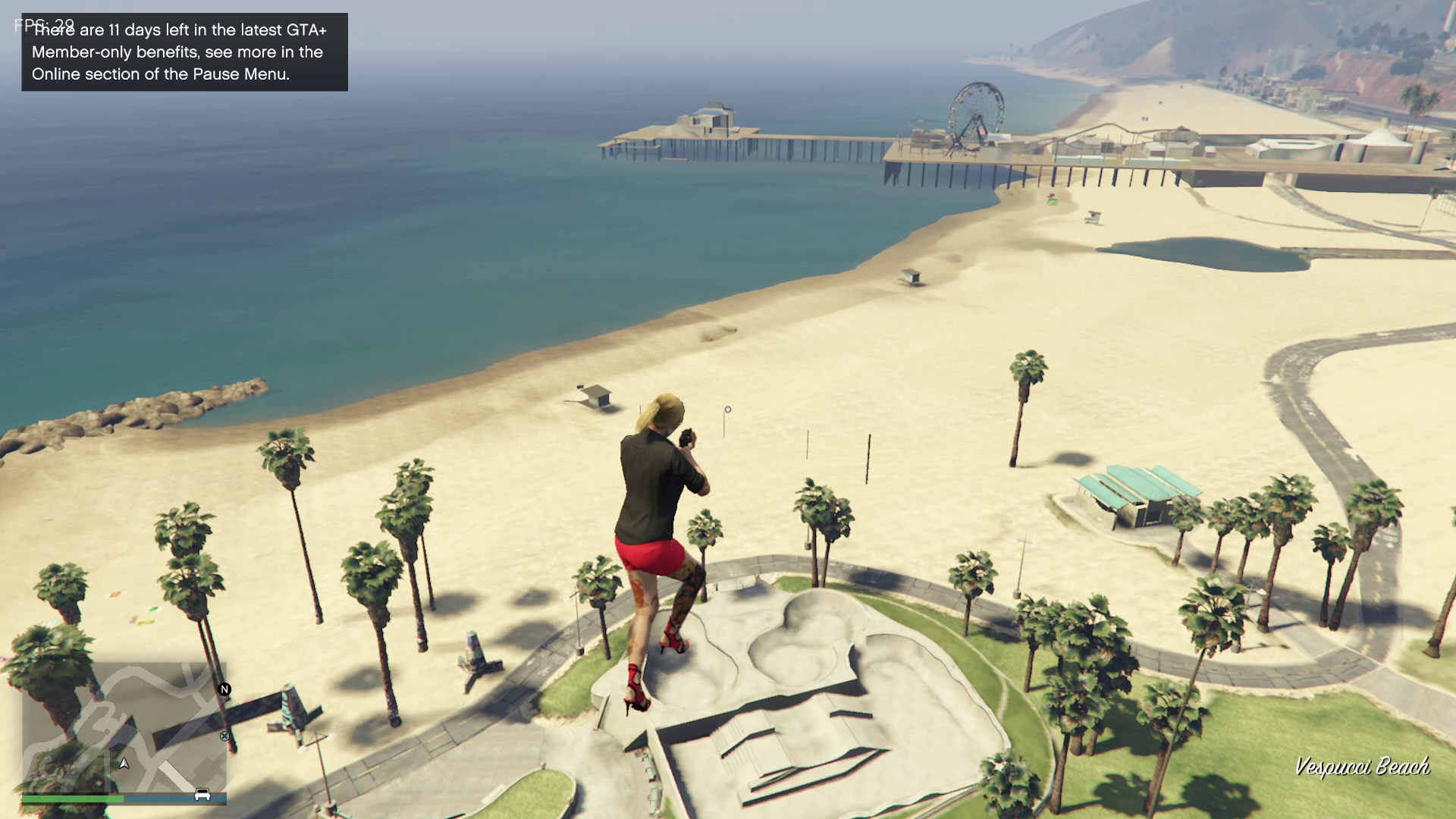1456x819 pixels.
Task: Click the white car blip on minimap
Action: tap(202, 794)
